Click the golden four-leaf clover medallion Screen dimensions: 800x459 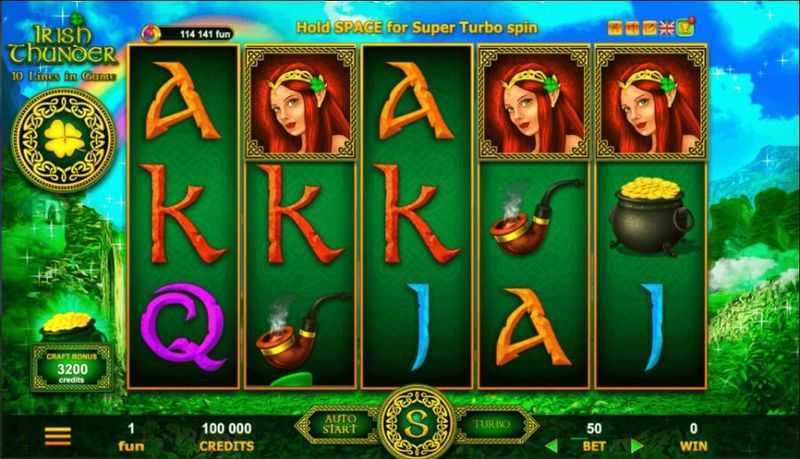[x=64, y=138]
